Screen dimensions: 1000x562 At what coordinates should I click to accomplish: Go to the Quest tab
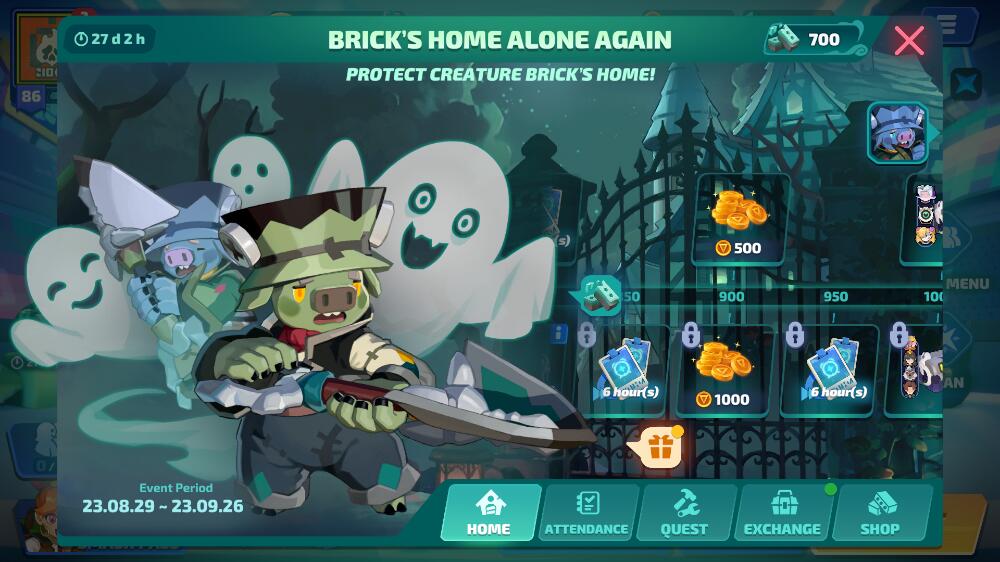[x=684, y=513]
